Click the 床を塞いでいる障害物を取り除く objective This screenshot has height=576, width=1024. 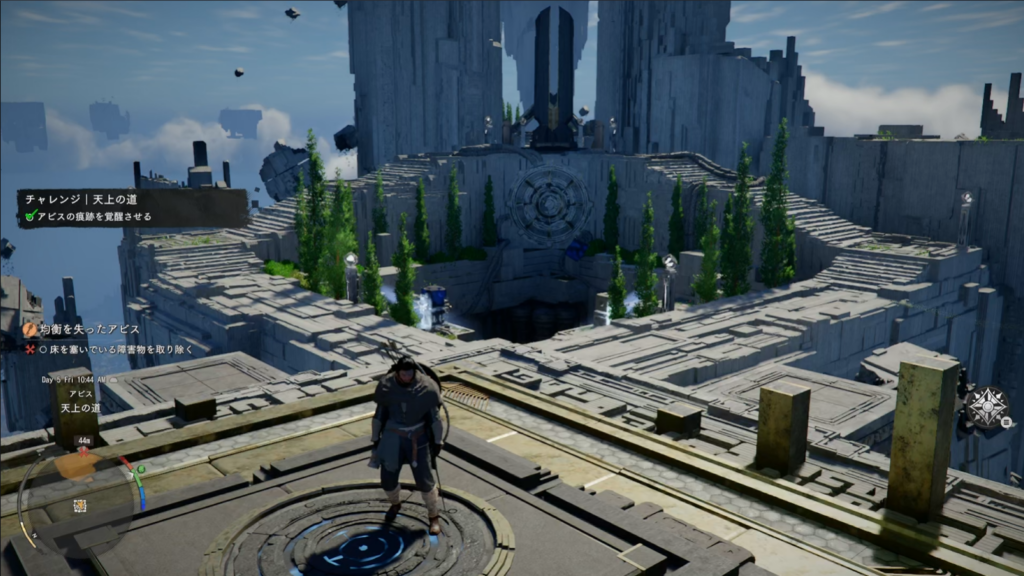(117, 350)
